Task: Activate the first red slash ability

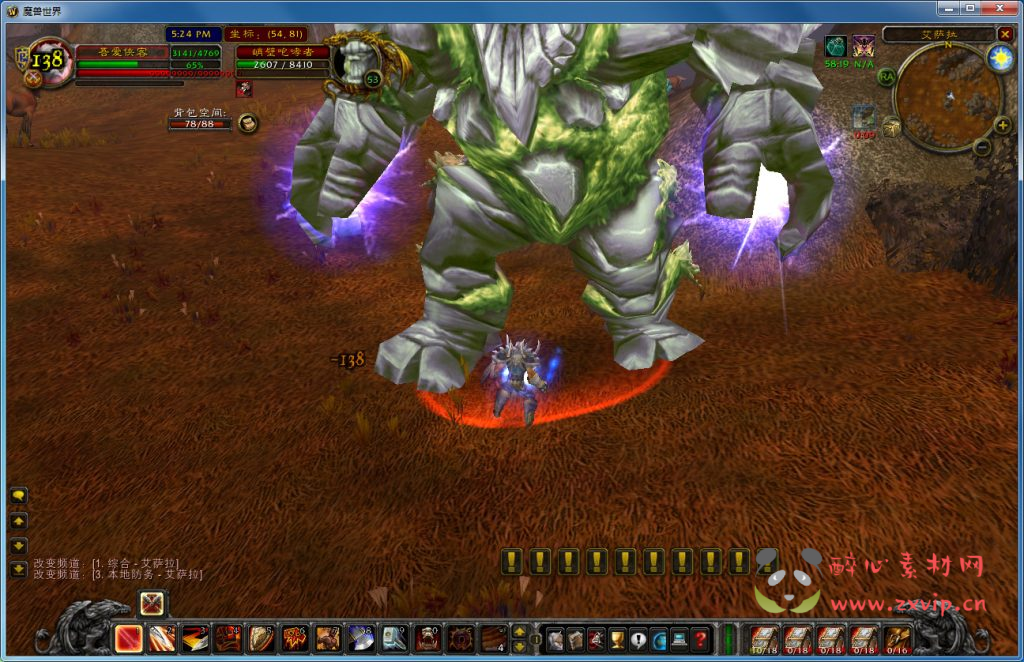Action: pos(128,637)
